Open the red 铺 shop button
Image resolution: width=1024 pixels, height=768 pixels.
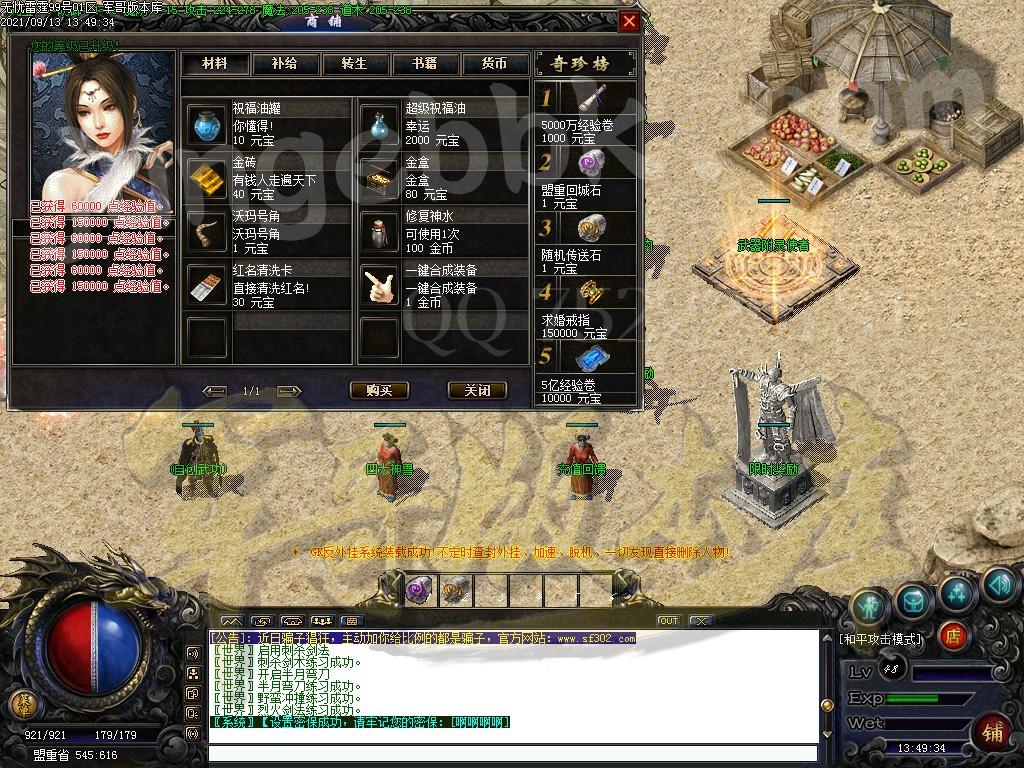click(992, 731)
